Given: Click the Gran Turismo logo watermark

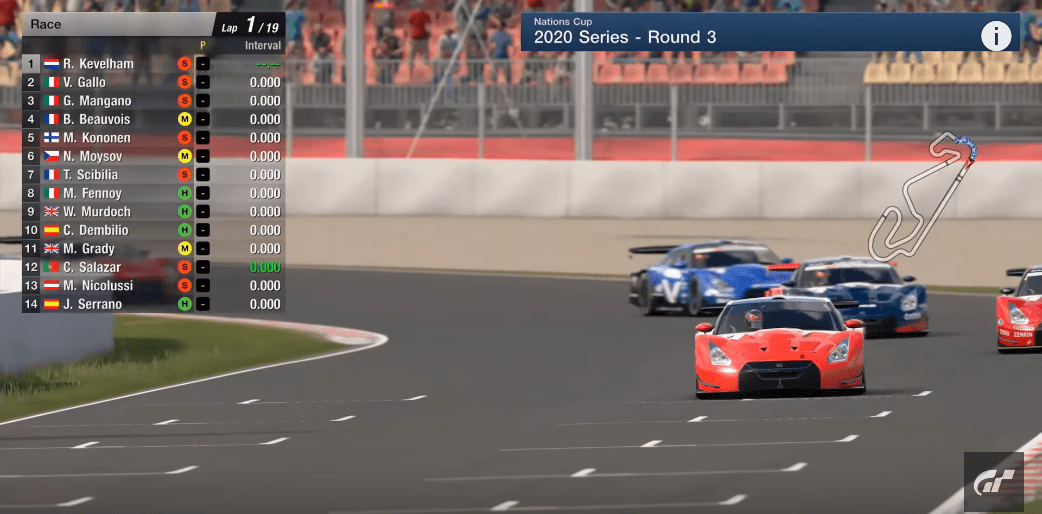Looking at the screenshot, I should coord(994,482).
